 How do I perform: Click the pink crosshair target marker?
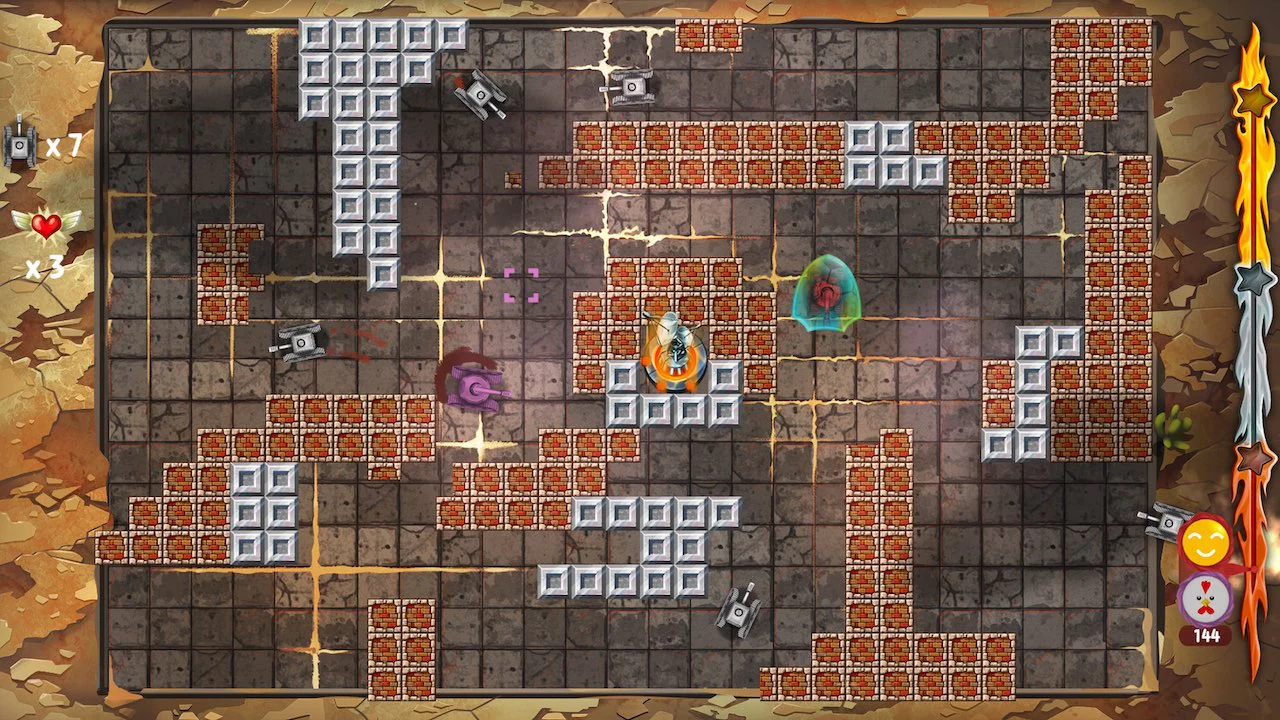click(x=523, y=286)
